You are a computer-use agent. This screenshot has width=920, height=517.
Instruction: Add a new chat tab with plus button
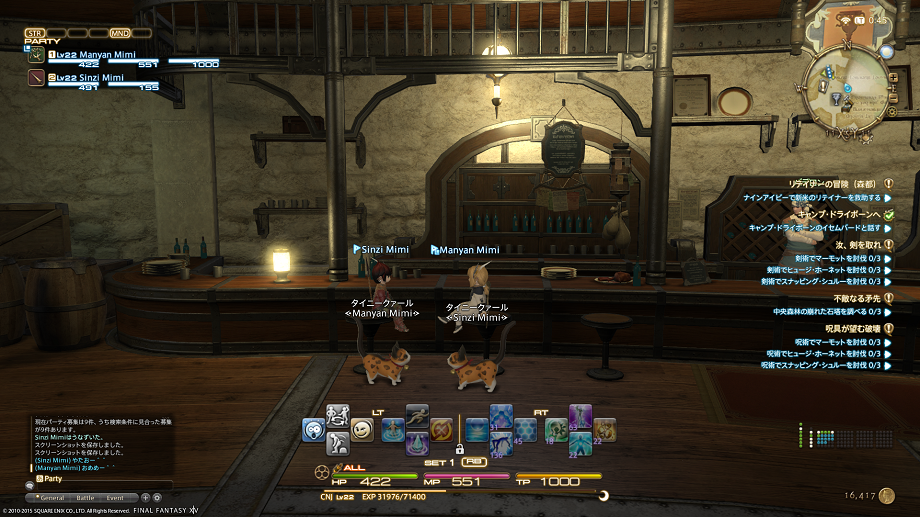click(x=145, y=497)
